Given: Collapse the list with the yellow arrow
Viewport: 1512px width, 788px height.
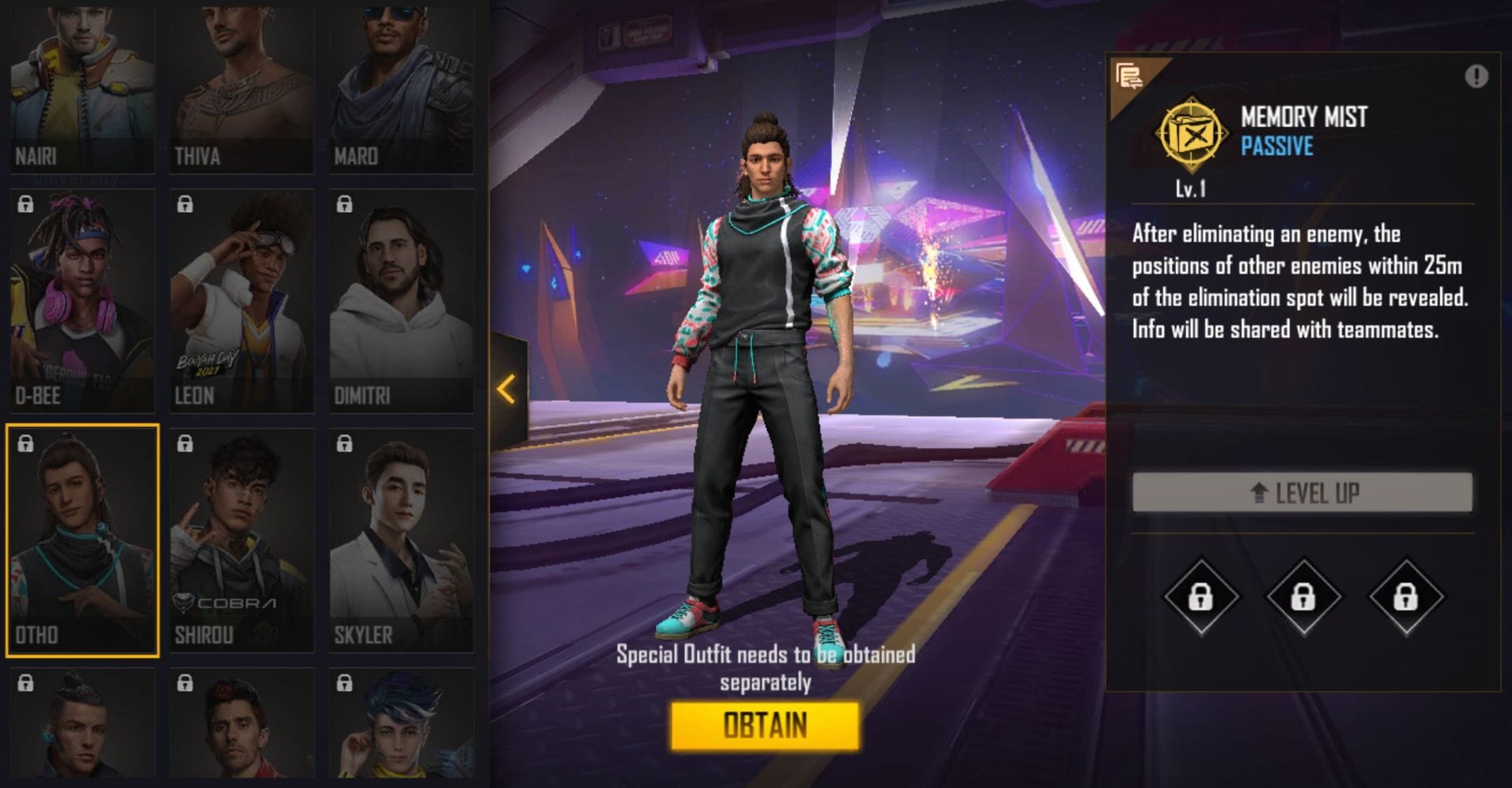Looking at the screenshot, I should (506, 389).
